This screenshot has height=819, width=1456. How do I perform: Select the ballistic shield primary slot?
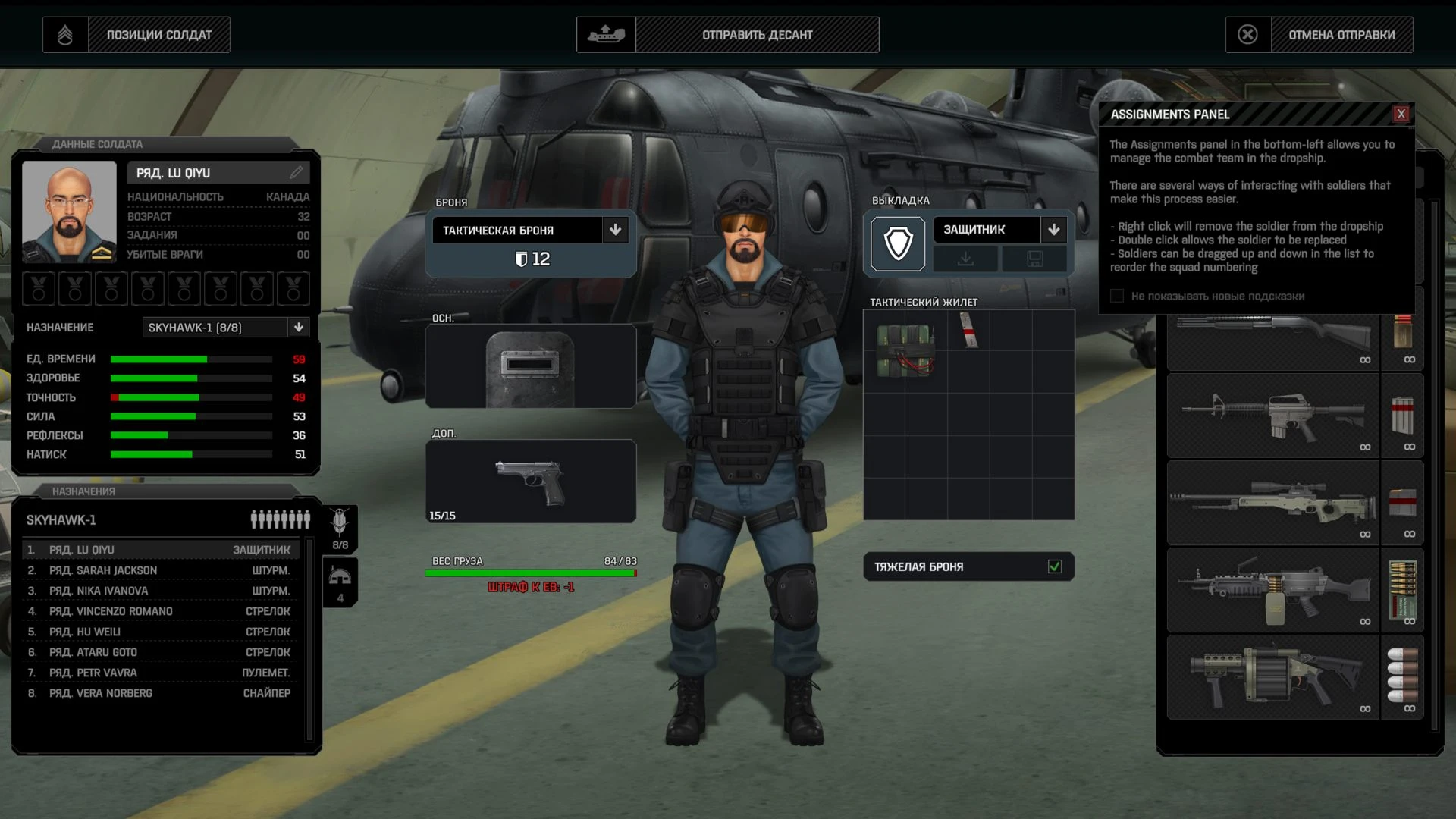pyautogui.click(x=530, y=366)
